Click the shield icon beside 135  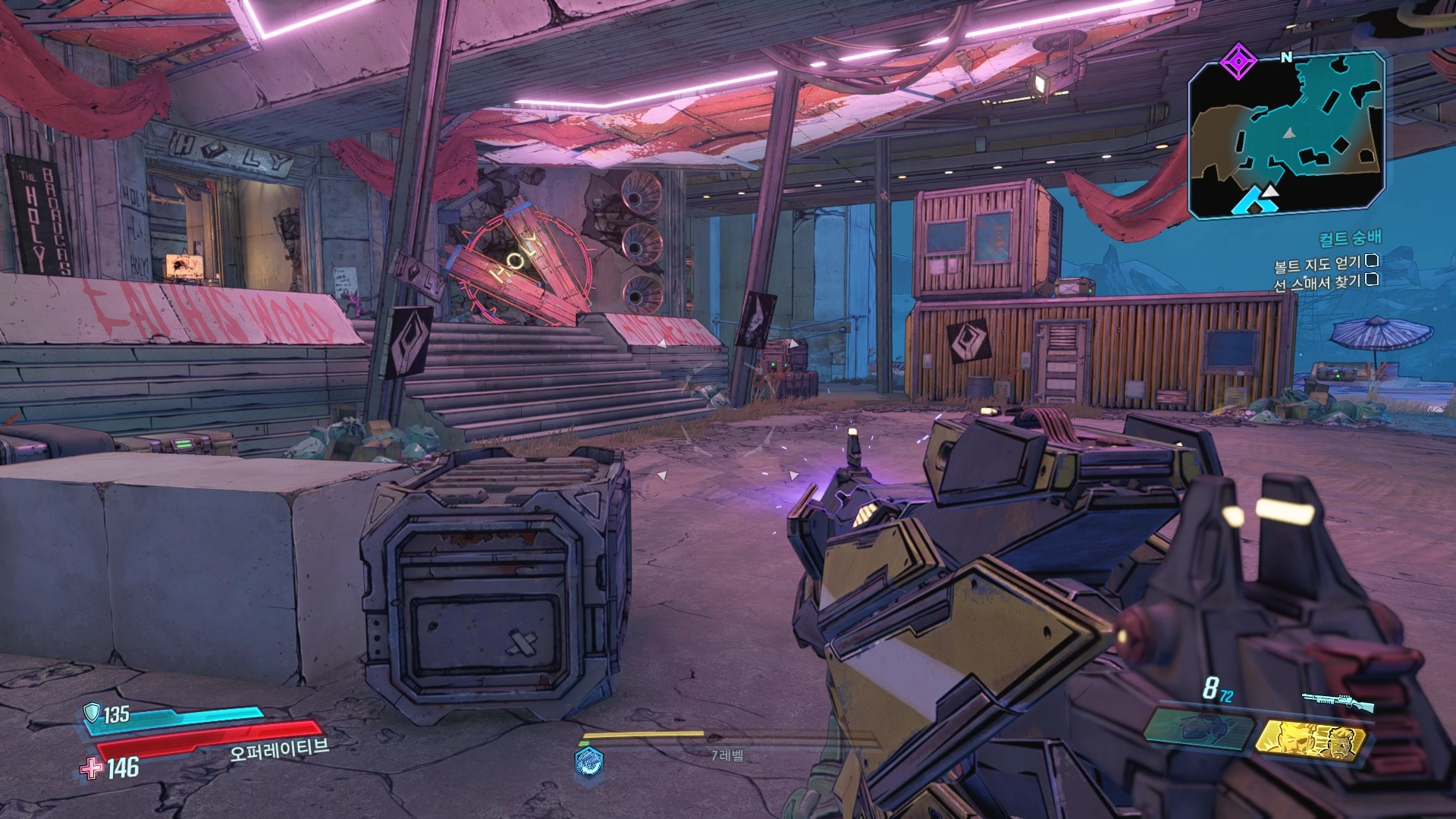92,712
